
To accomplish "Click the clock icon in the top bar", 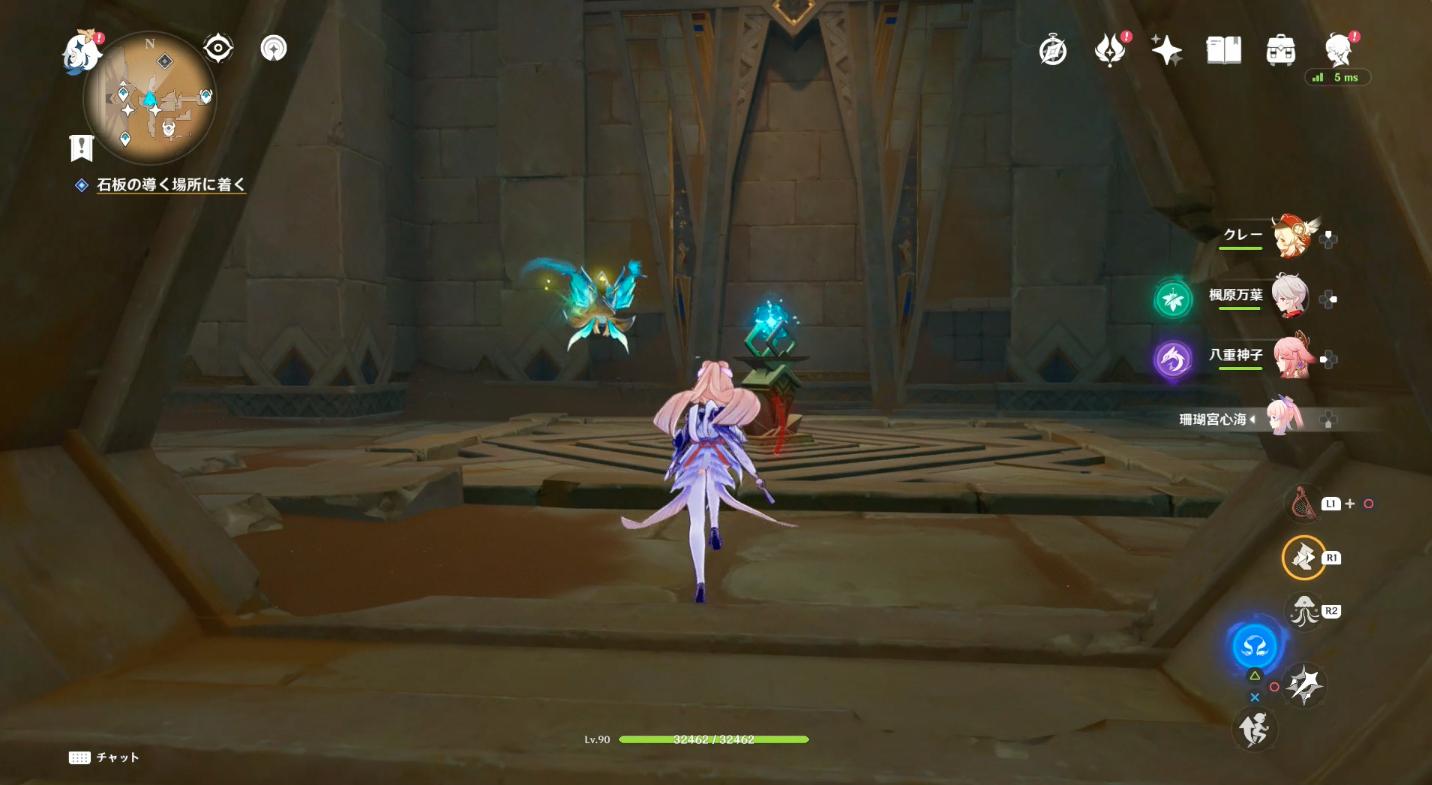I will 1052,48.
